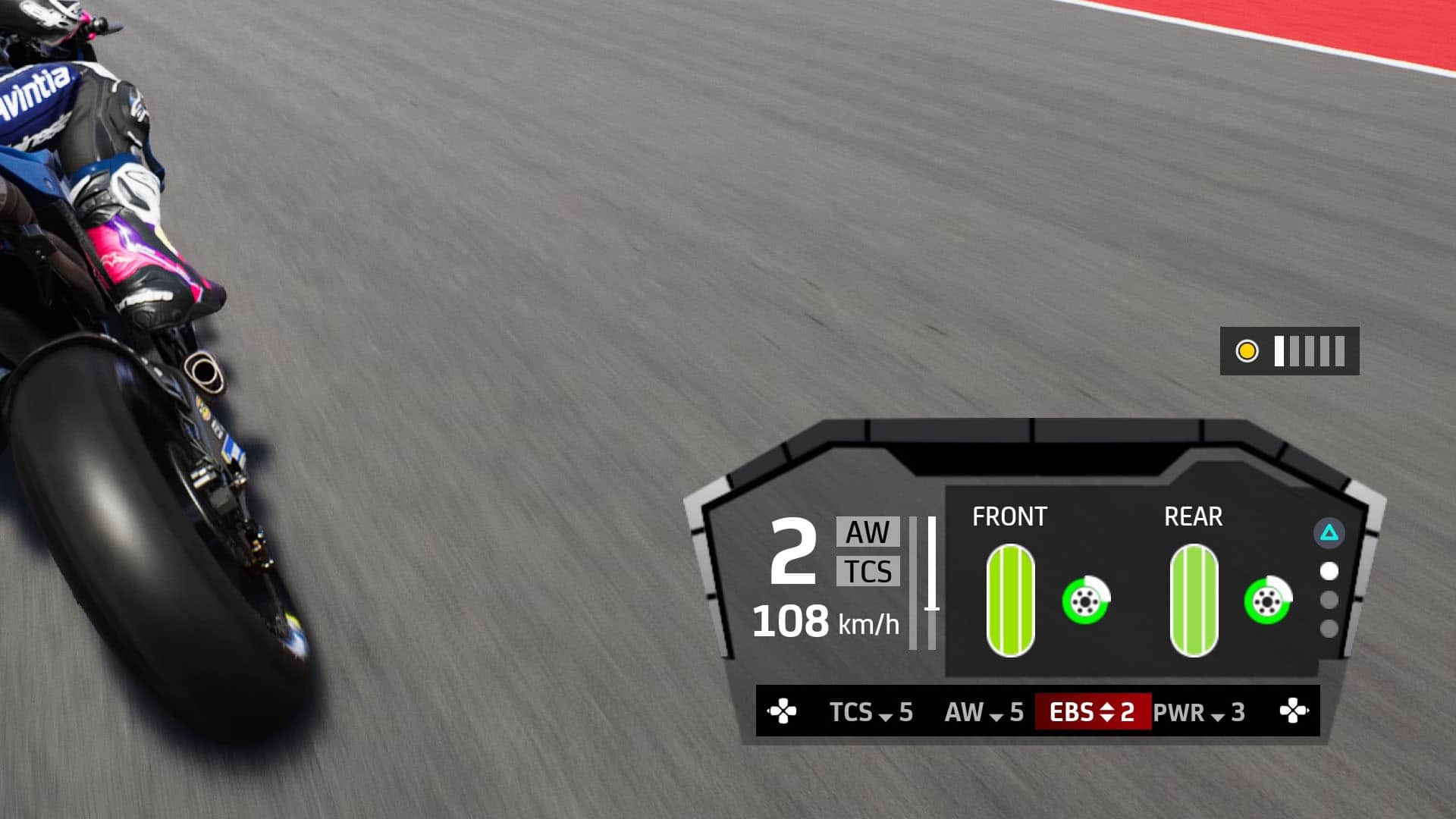This screenshot has height=819, width=1456.
Task: Click the left D-pad icon on the dashboard bar
Action: [781, 711]
